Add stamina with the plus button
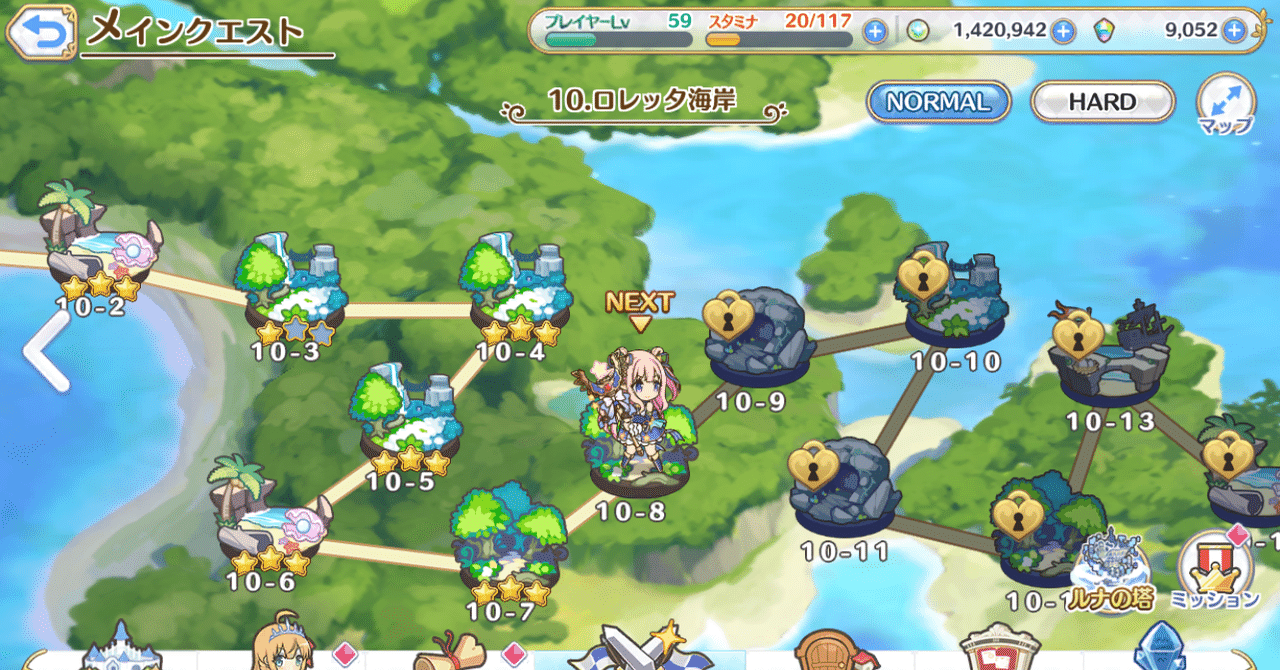This screenshot has height=670, width=1280. point(875,32)
